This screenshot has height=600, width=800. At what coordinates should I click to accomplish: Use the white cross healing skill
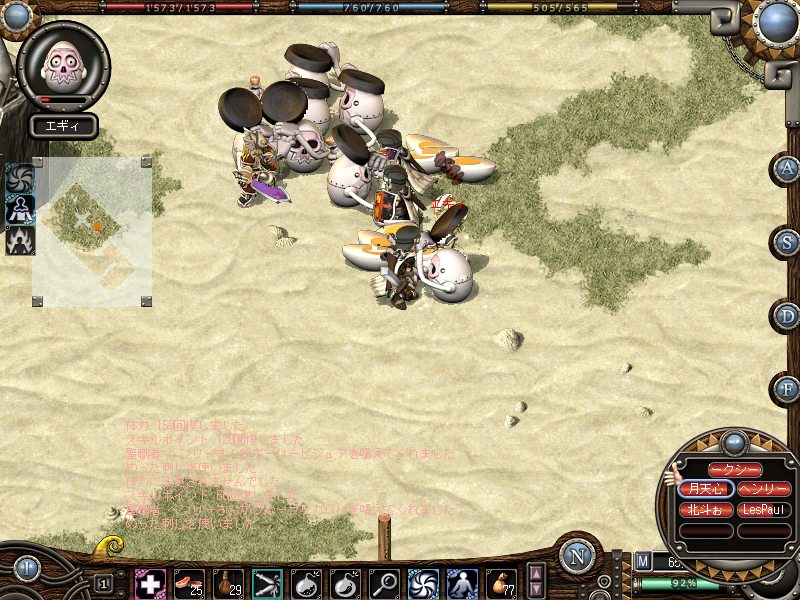(x=150, y=583)
